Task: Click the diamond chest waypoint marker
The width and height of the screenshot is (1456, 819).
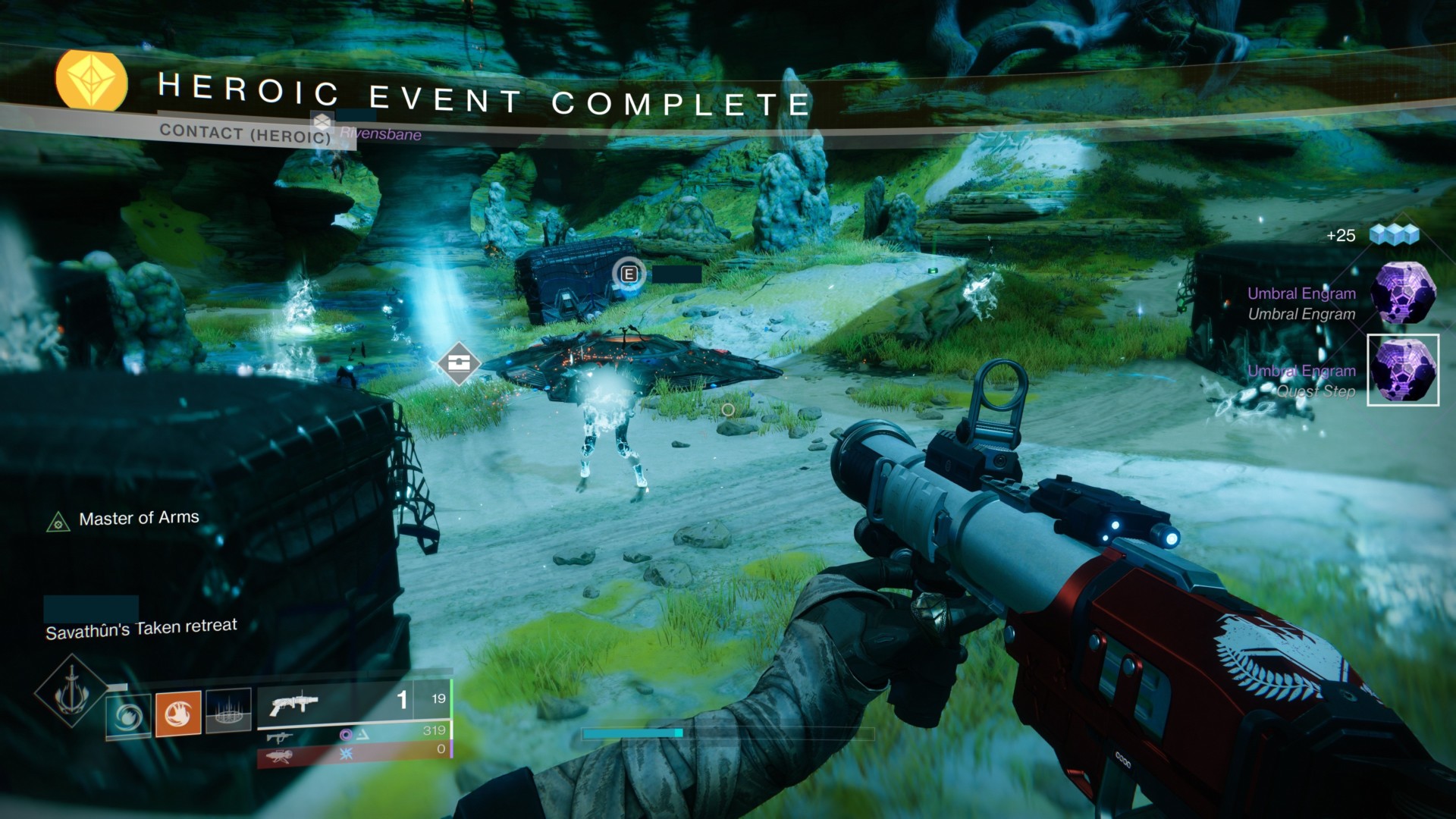Action: click(459, 363)
